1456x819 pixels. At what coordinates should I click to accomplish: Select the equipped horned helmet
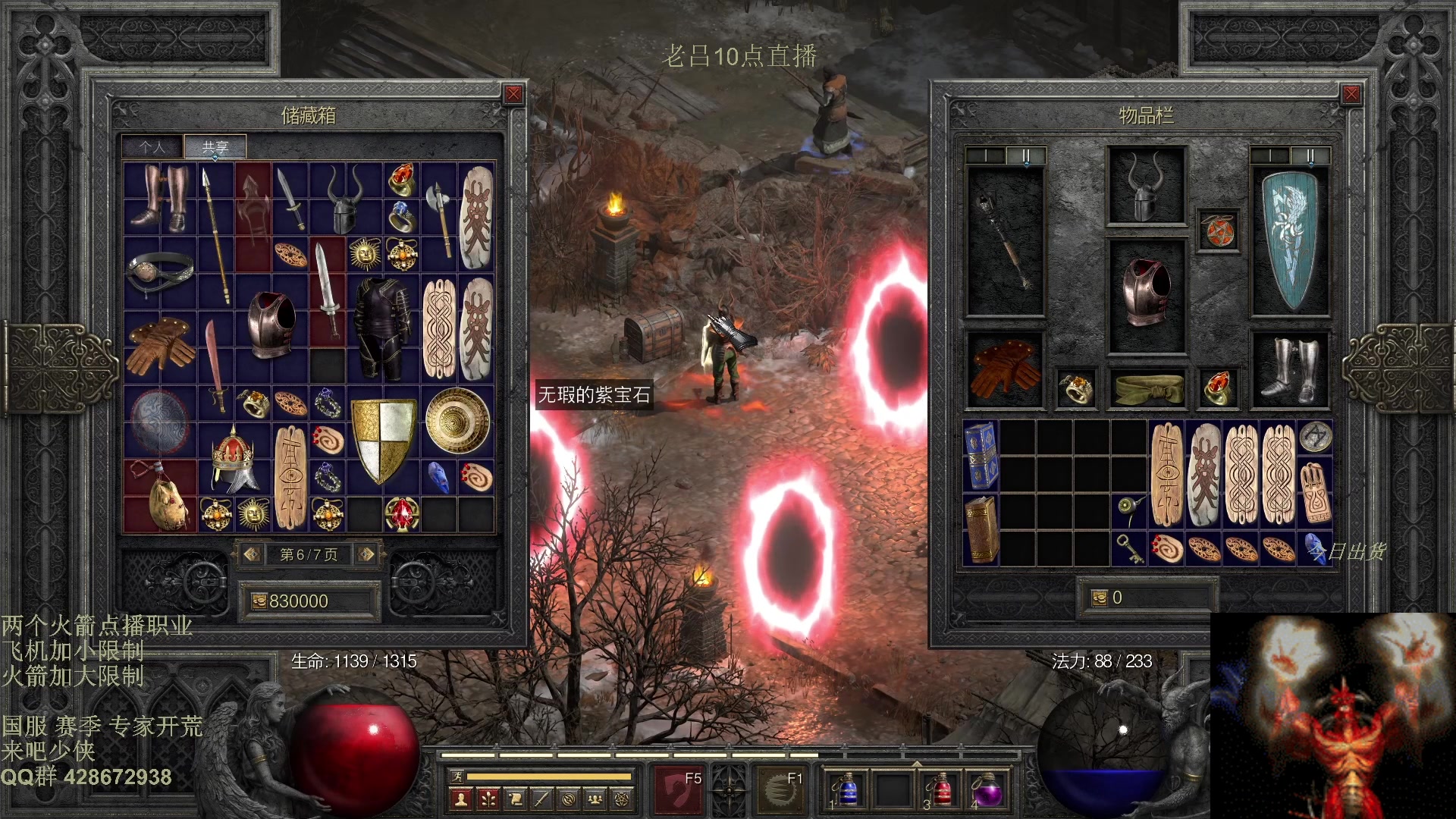click(1146, 187)
